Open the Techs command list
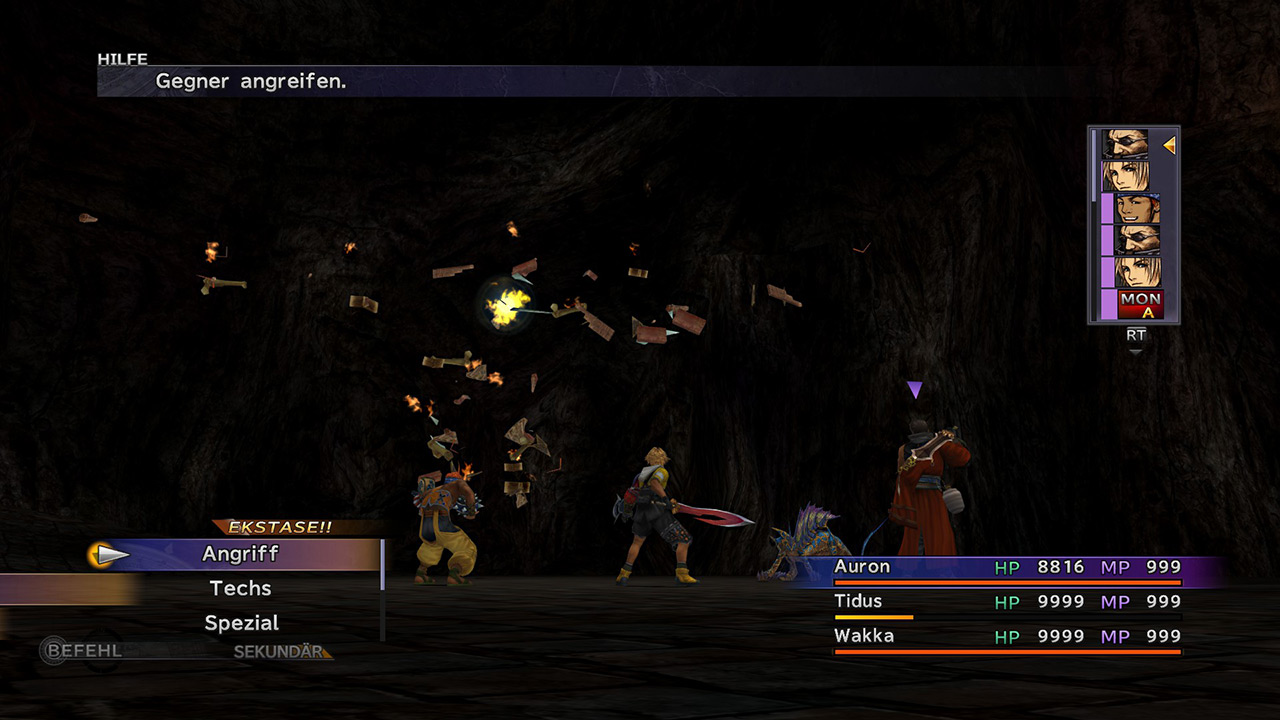The image size is (1280, 720). (x=240, y=588)
